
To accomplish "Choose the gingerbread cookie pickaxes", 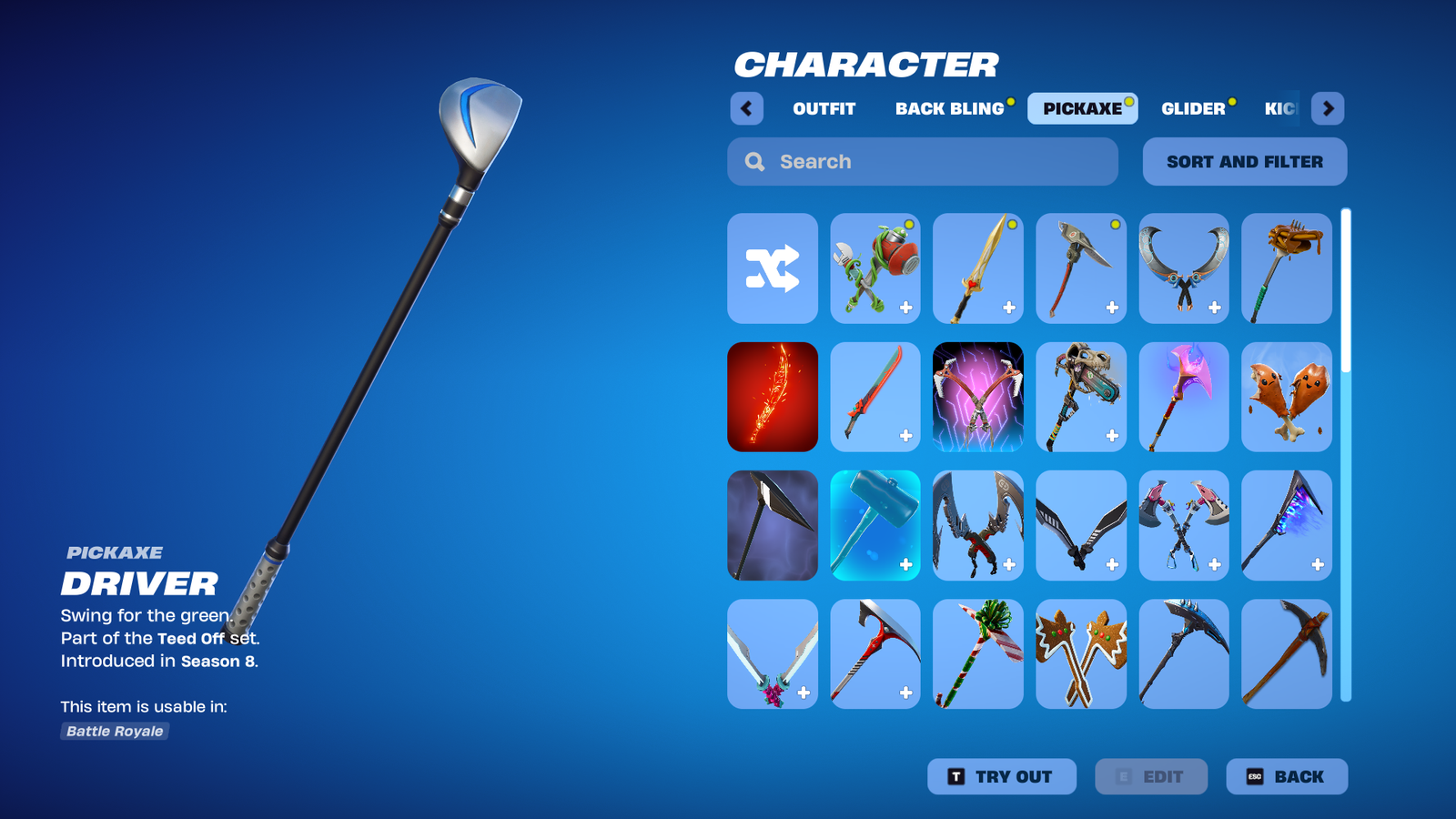I will [x=1081, y=653].
